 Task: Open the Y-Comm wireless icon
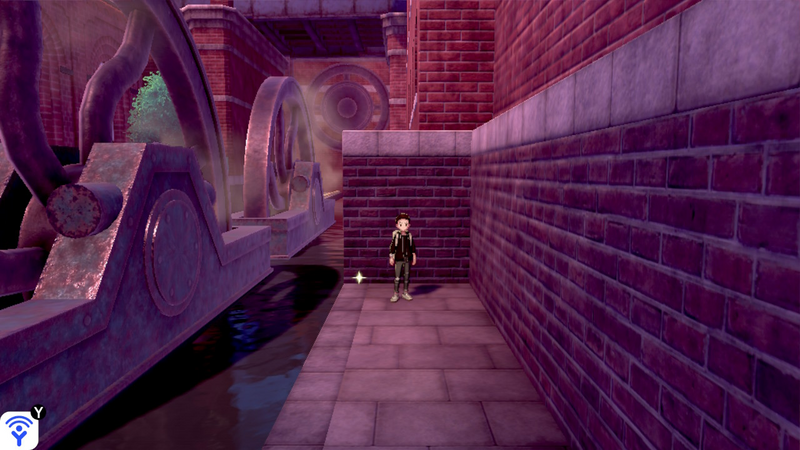point(19,429)
